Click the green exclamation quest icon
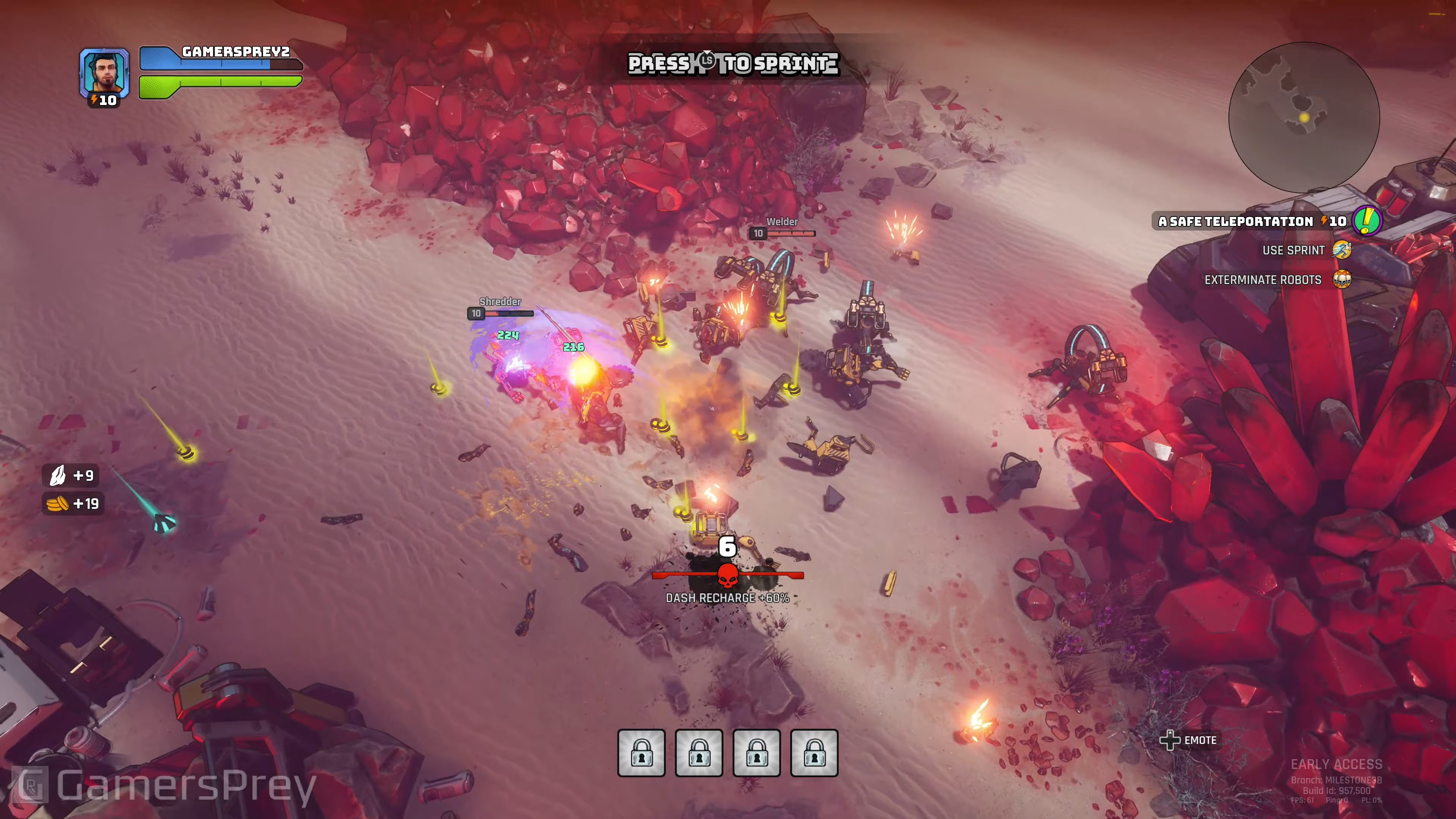Image resolution: width=1456 pixels, height=819 pixels. tap(1367, 220)
